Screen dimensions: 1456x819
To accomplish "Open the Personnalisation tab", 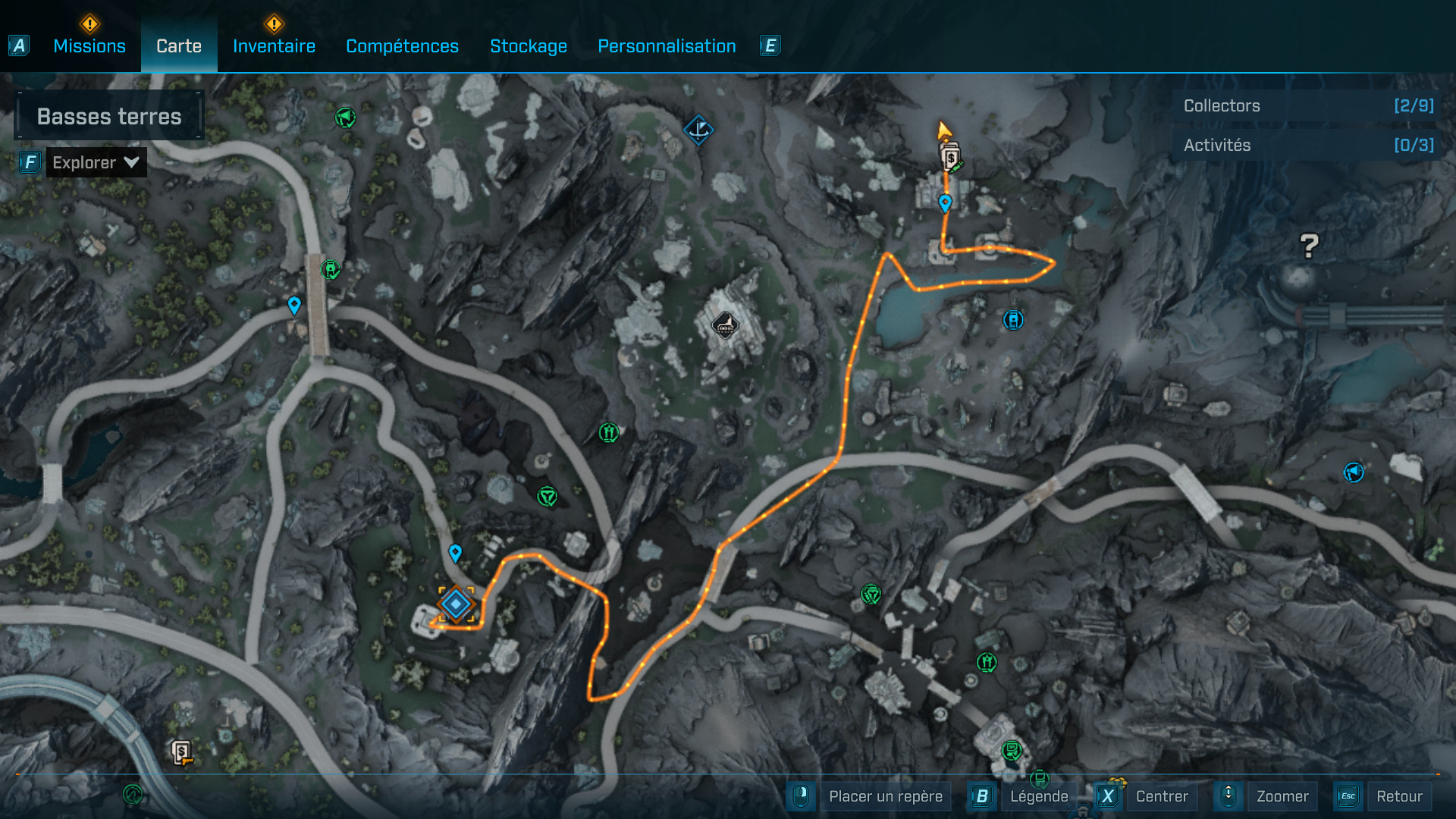I will click(667, 46).
